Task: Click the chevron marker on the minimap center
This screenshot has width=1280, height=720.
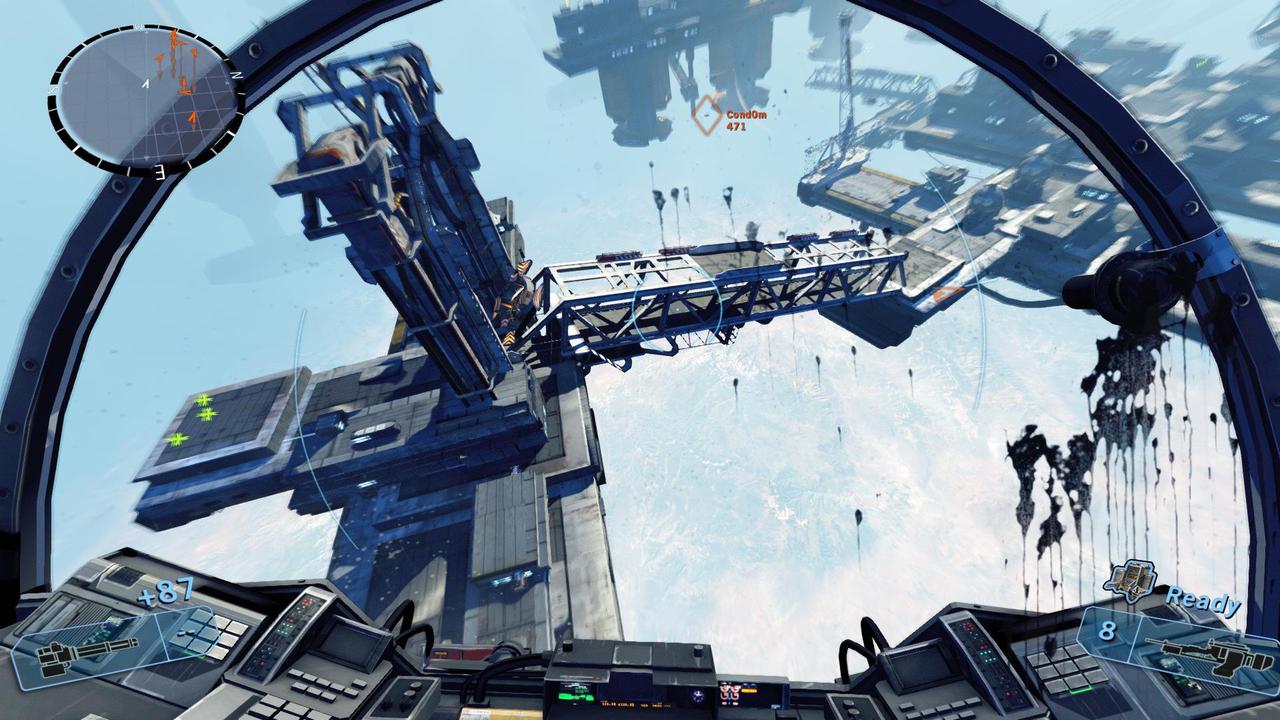Action: [x=146, y=84]
